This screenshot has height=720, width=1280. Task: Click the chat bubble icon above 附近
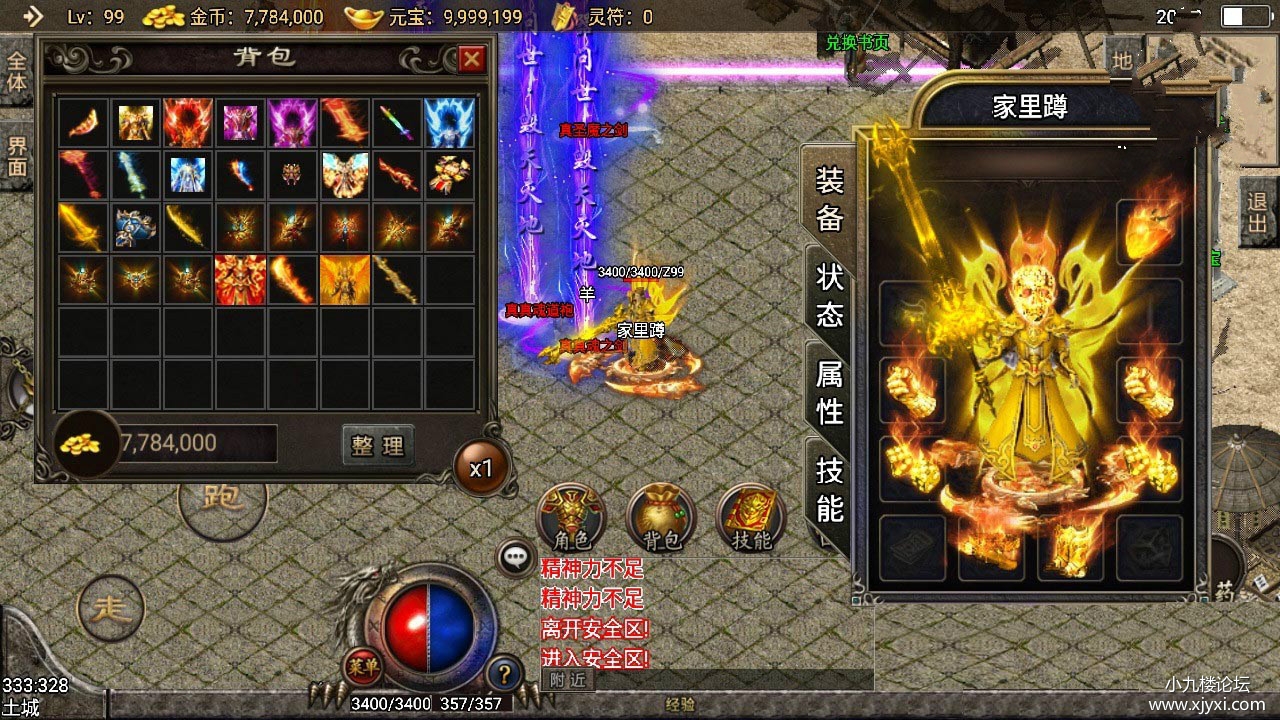tap(516, 557)
